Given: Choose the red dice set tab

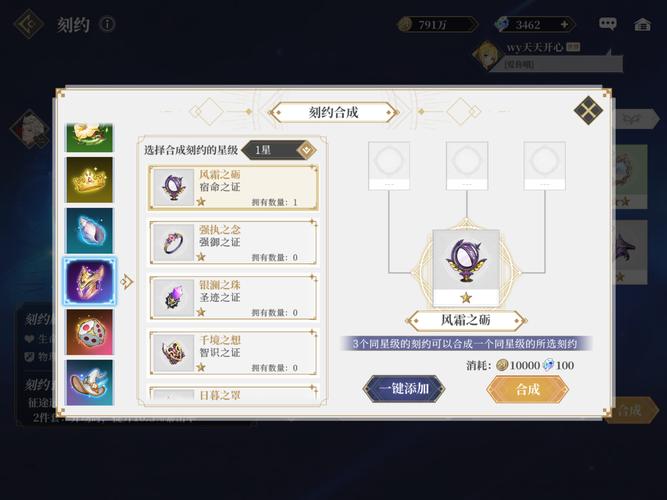Looking at the screenshot, I should pyautogui.click(x=90, y=333).
